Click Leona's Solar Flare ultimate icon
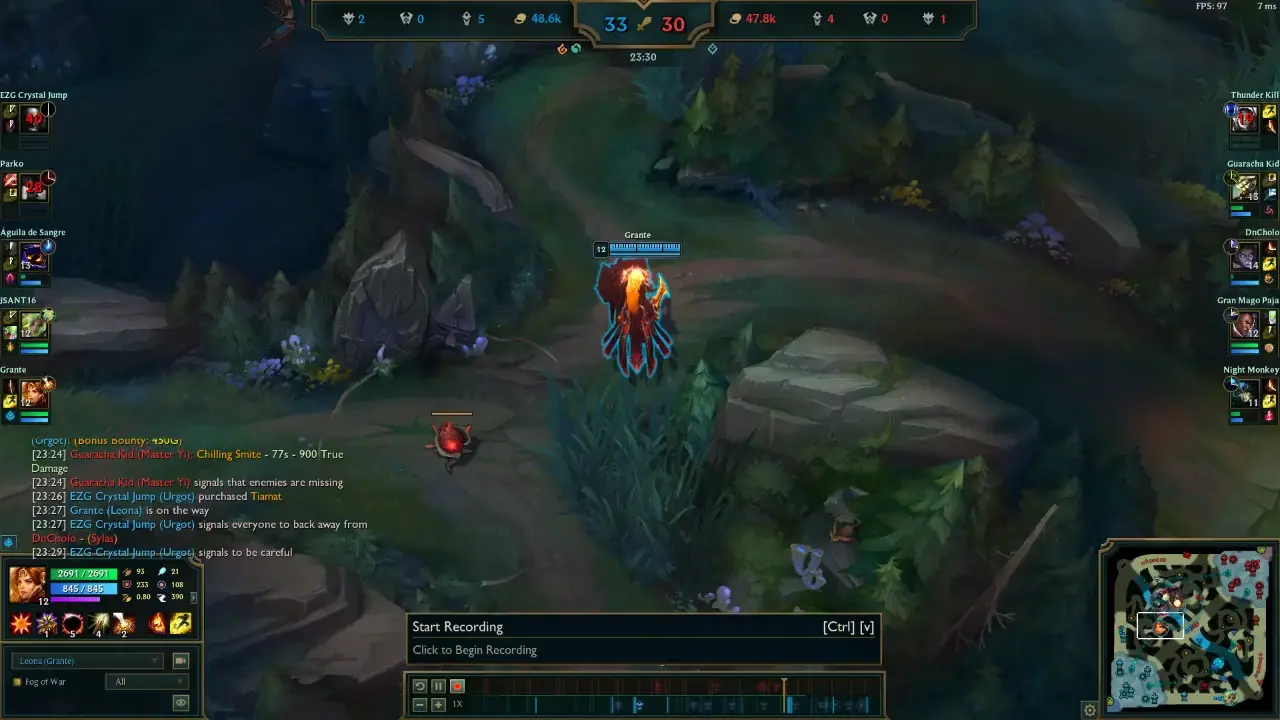This screenshot has height=720, width=1280. click(x=124, y=624)
